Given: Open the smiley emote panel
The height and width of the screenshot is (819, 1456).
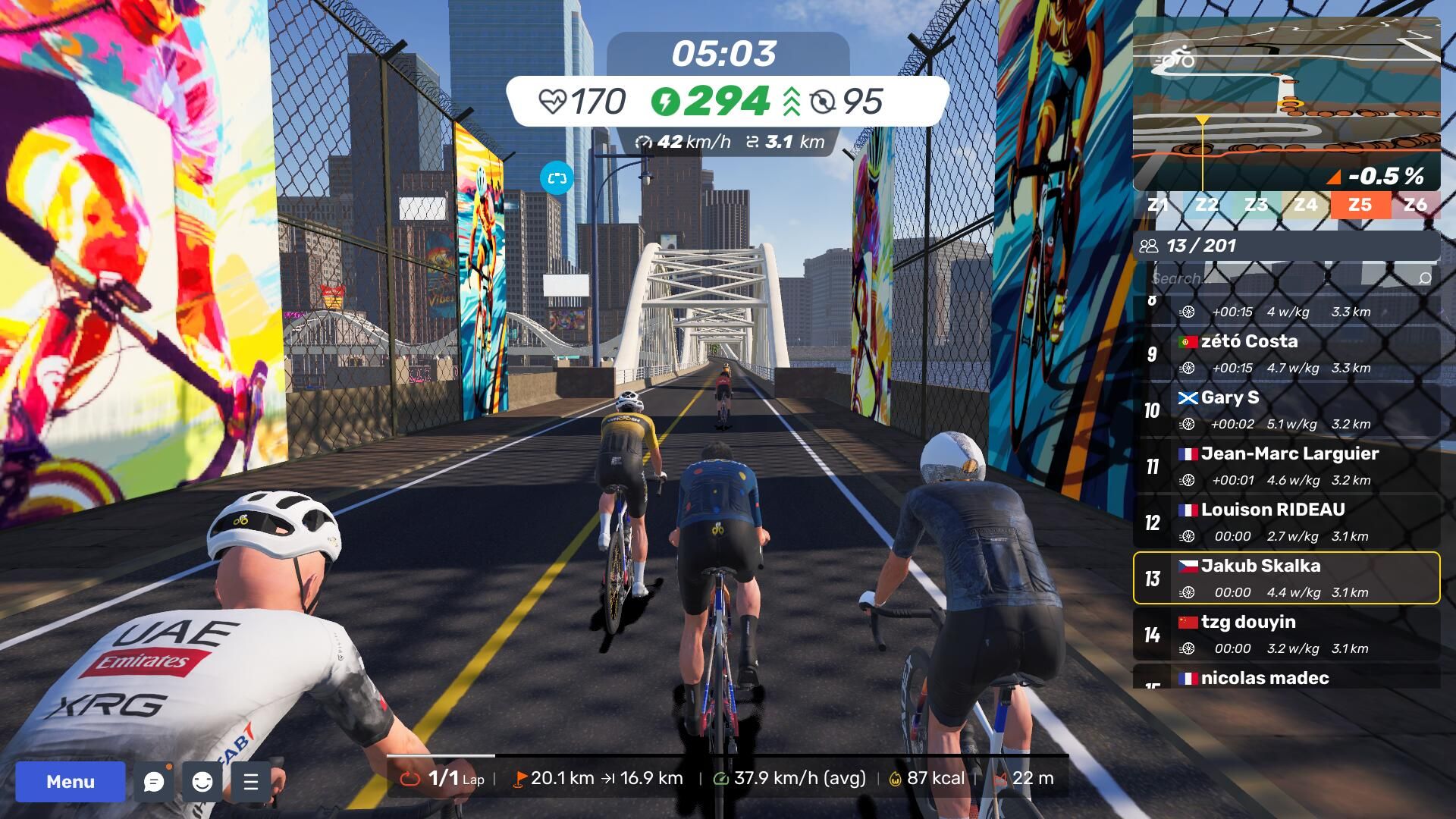Looking at the screenshot, I should (202, 781).
